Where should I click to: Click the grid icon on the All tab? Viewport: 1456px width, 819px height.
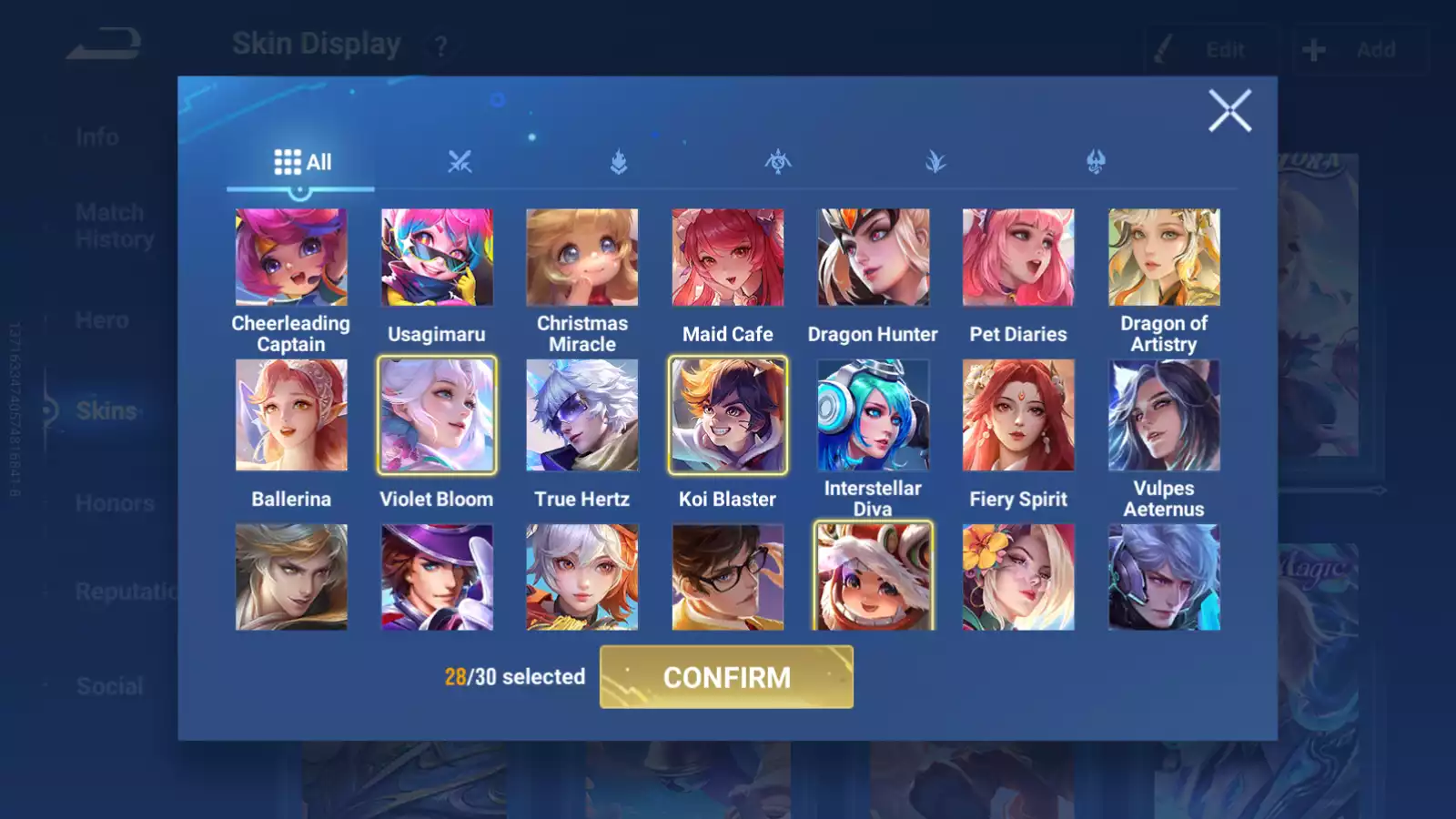tap(286, 161)
